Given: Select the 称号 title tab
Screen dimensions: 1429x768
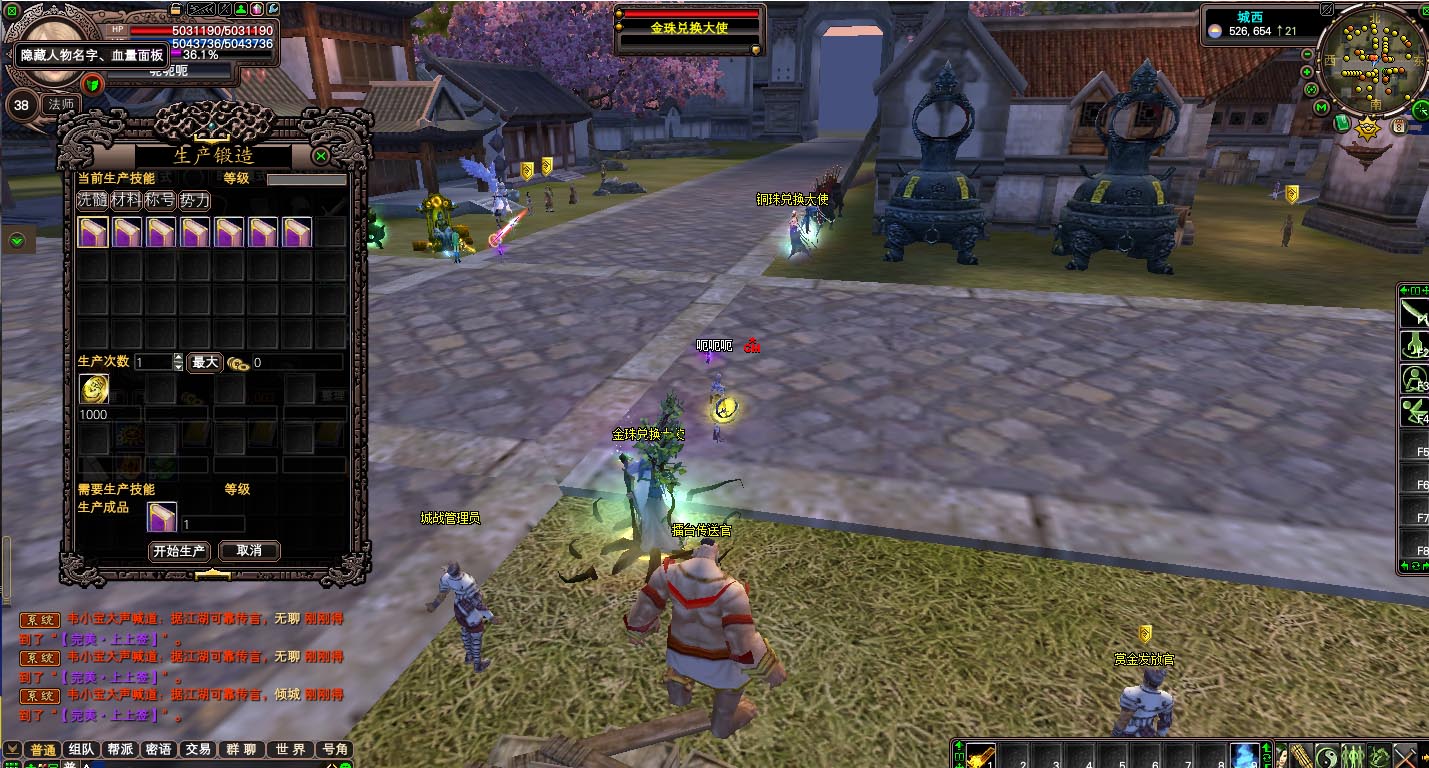Looking at the screenshot, I should pyautogui.click(x=160, y=200).
